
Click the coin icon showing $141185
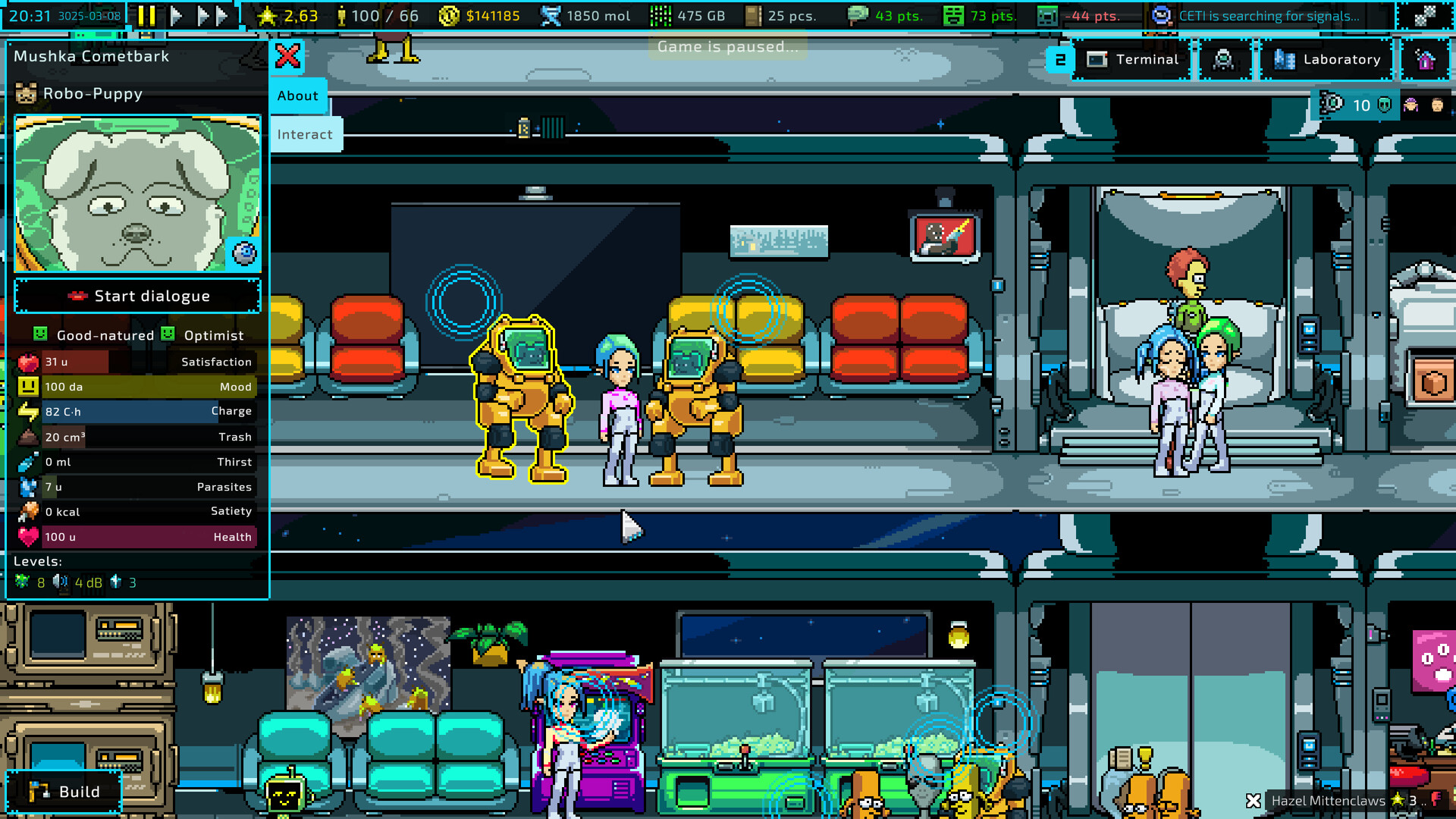click(x=450, y=15)
